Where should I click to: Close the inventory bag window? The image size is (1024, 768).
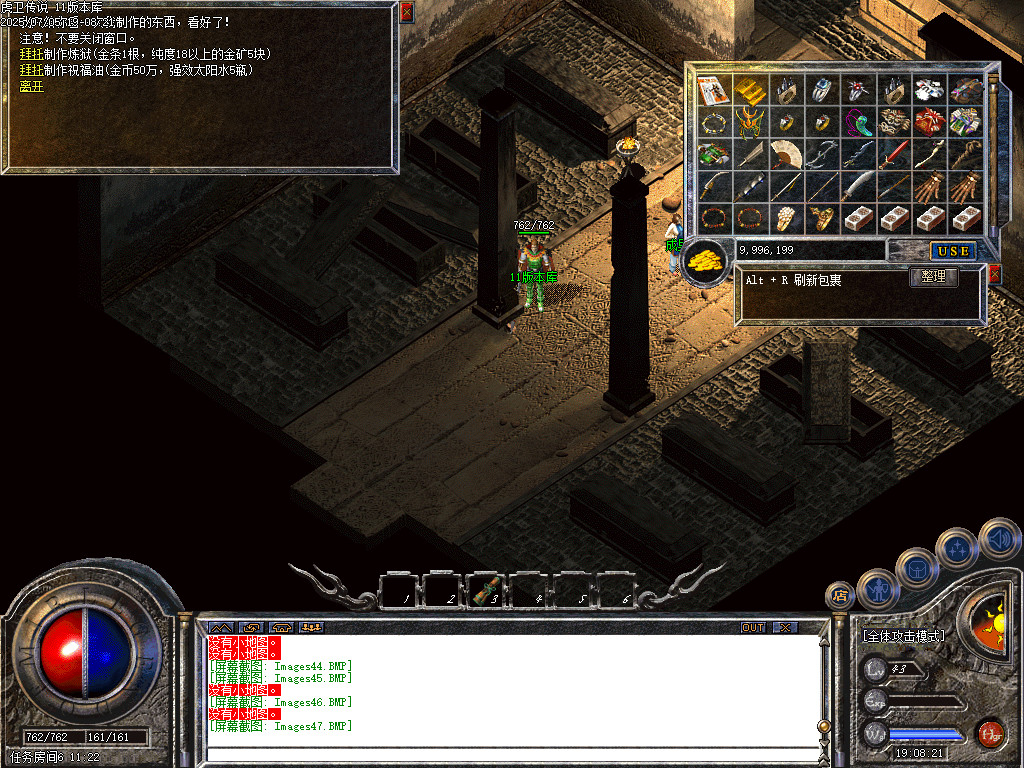pos(994,274)
